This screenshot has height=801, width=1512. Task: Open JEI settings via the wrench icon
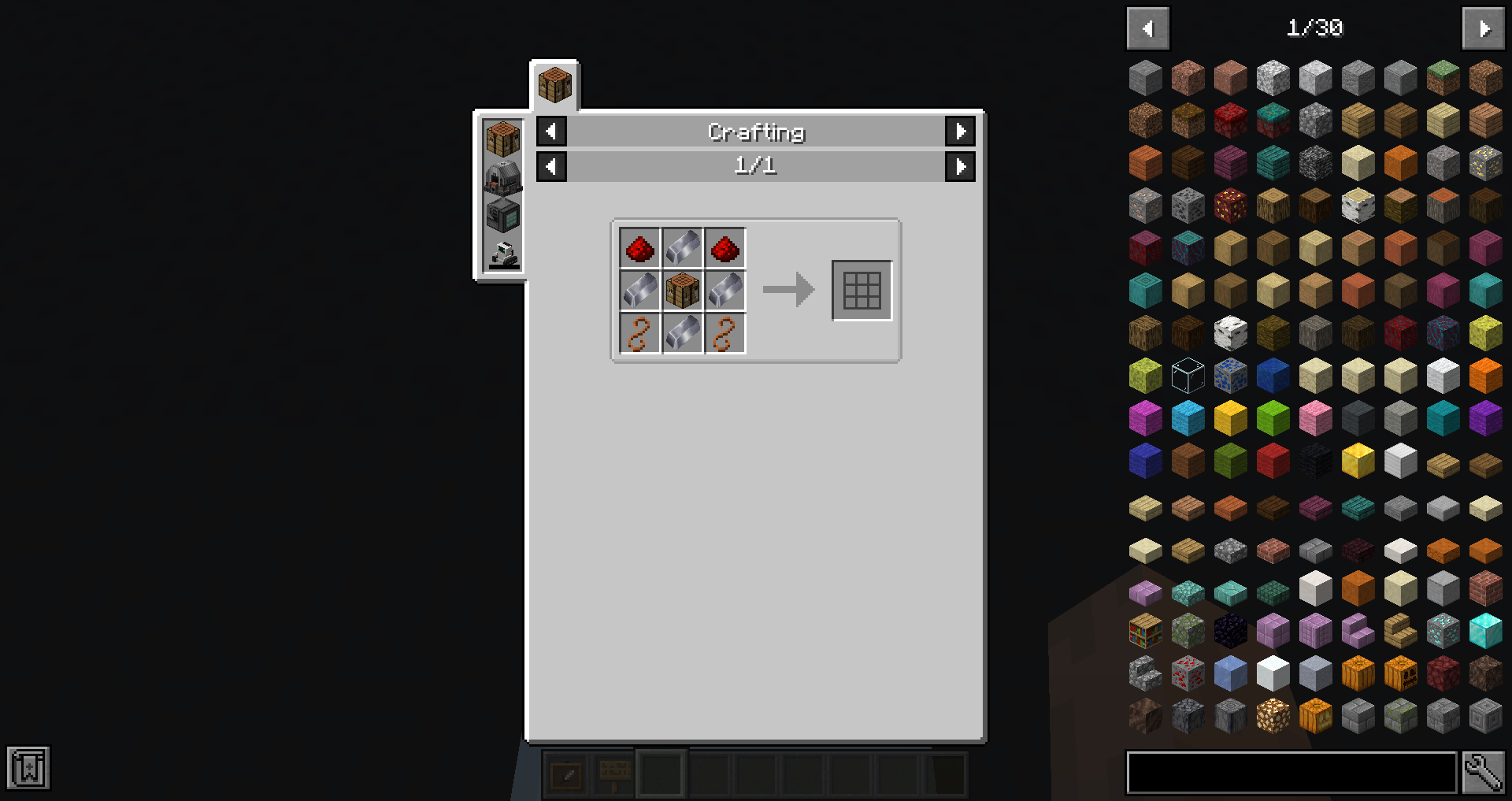[x=1484, y=773]
